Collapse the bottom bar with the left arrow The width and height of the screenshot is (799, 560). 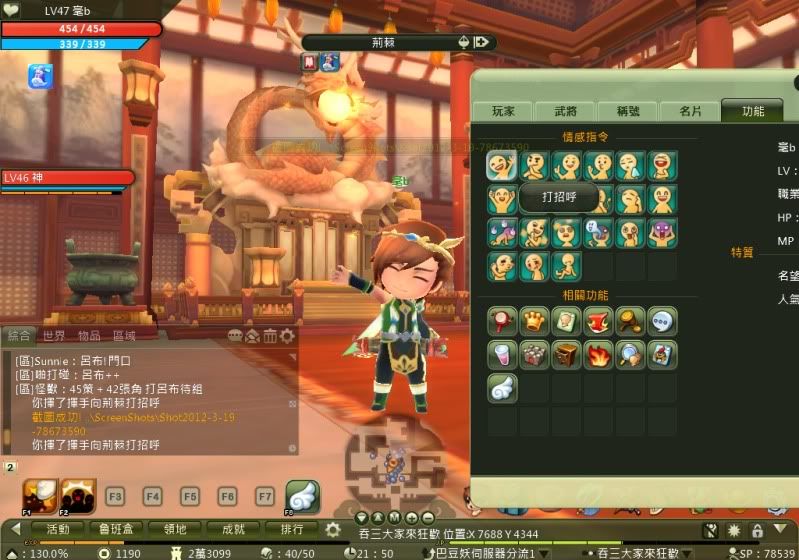(x=16, y=529)
